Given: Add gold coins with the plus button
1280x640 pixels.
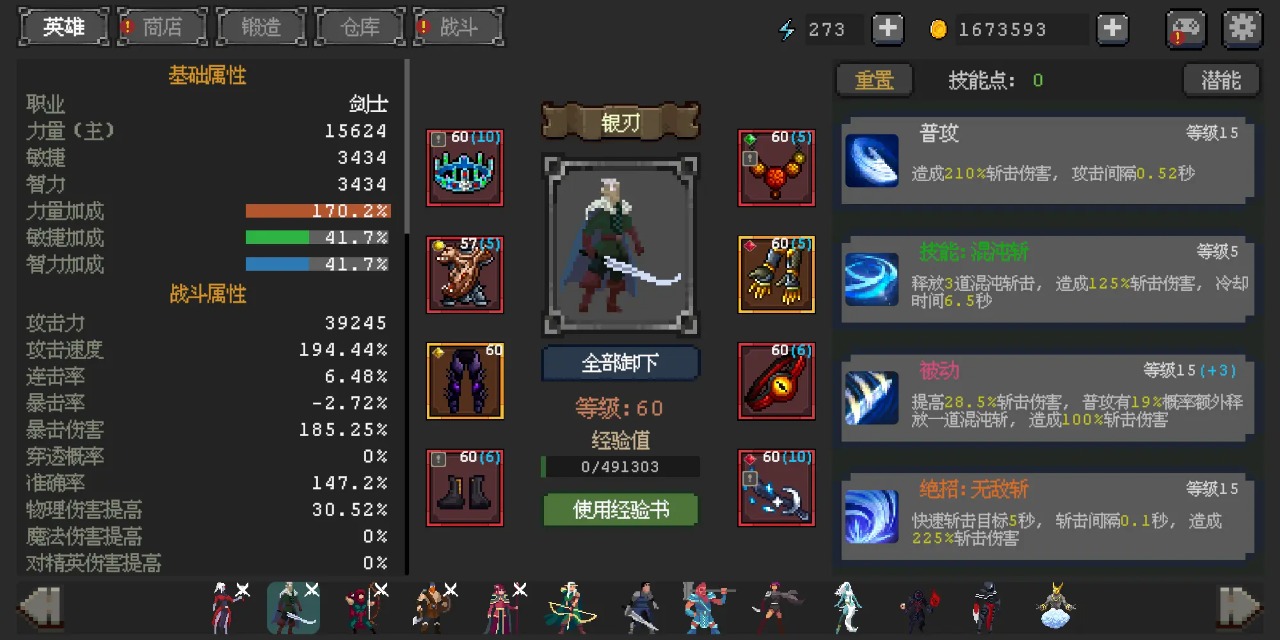Looking at the screenshot, I should click(x=1112, y=29).
